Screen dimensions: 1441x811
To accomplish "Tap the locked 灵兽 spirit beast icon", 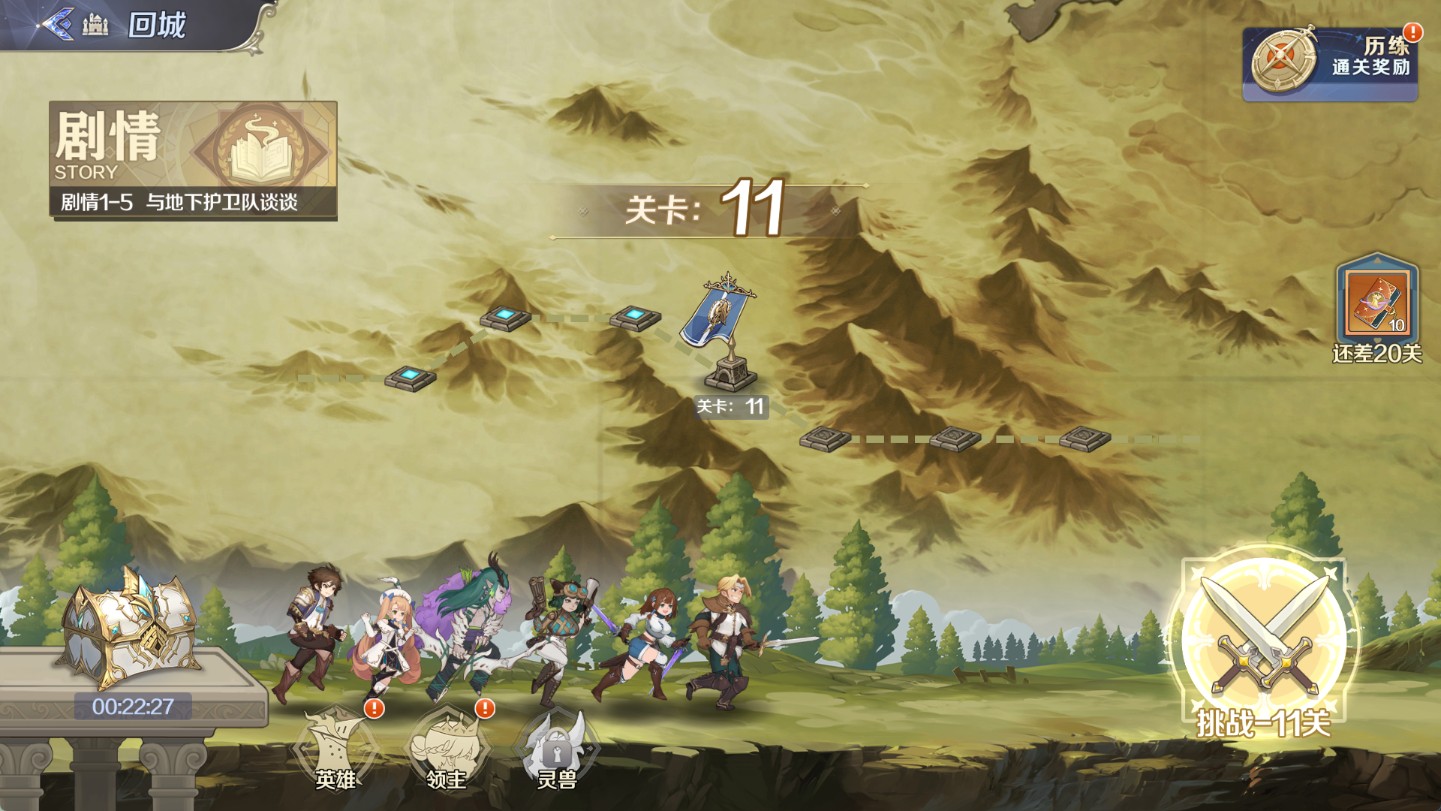I will (555, 750).
